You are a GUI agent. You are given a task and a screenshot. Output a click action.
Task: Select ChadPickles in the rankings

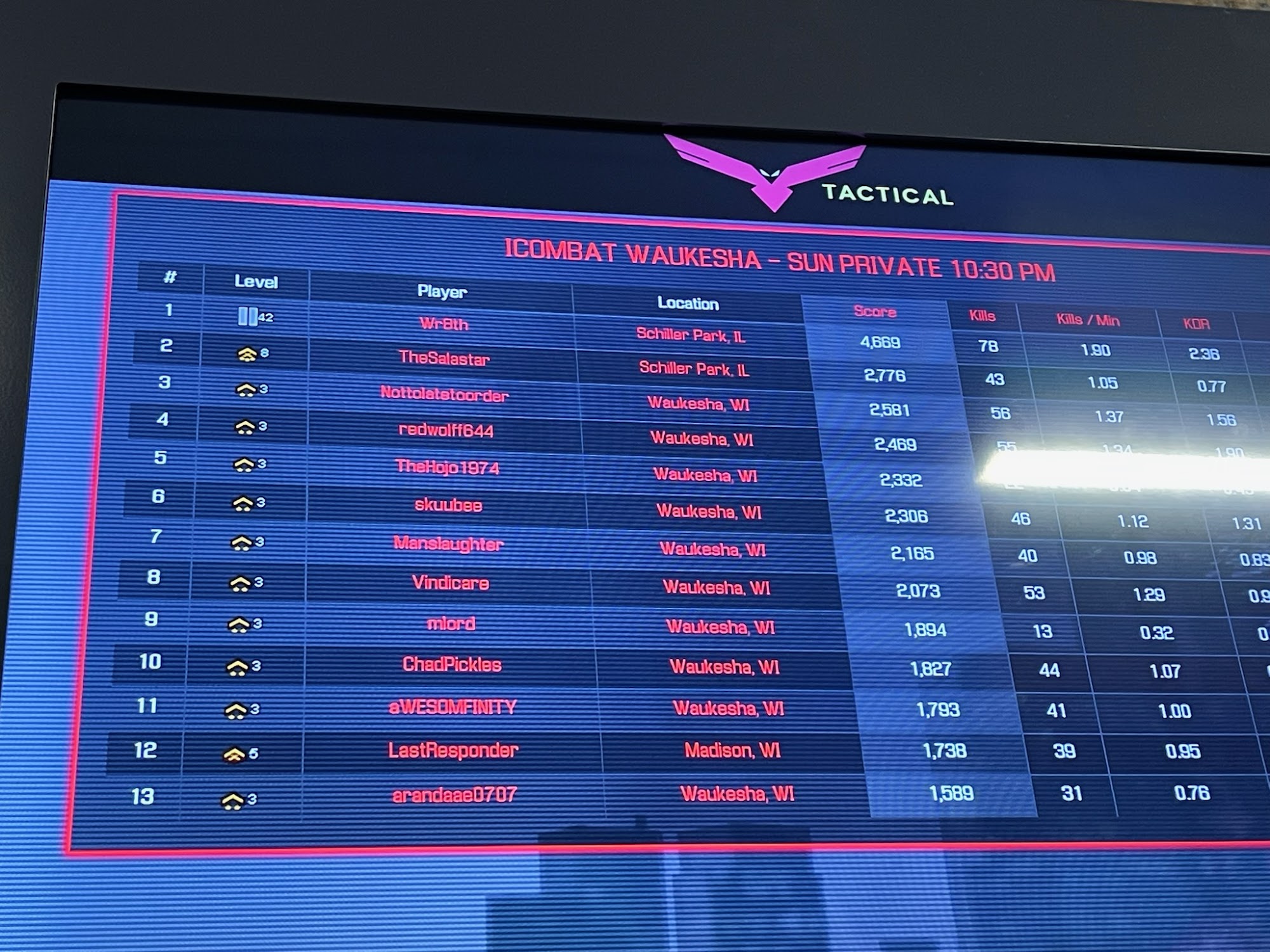pos(452,664)
